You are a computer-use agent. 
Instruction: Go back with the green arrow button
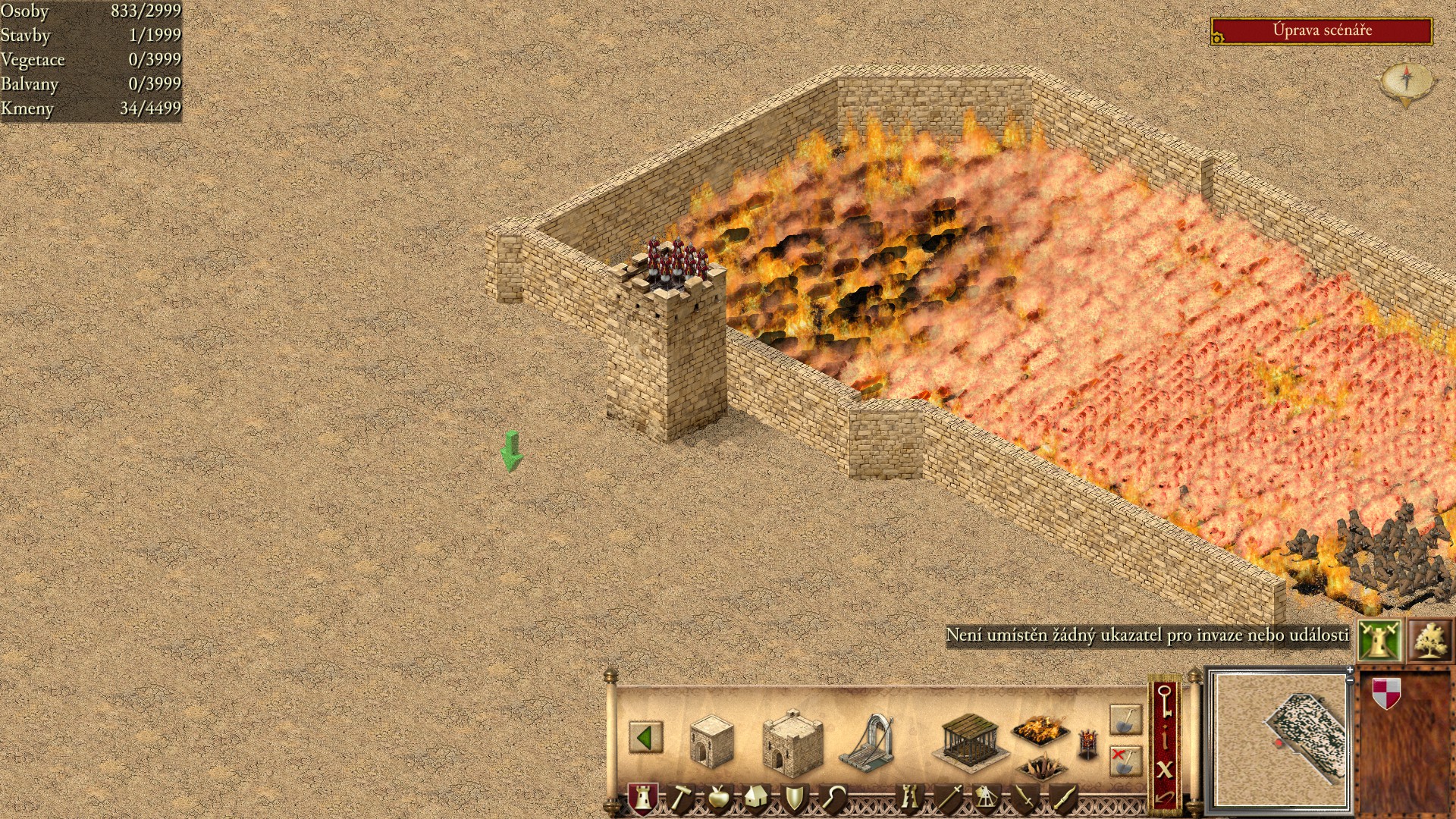pyautogui.click(x=645, y=737)
